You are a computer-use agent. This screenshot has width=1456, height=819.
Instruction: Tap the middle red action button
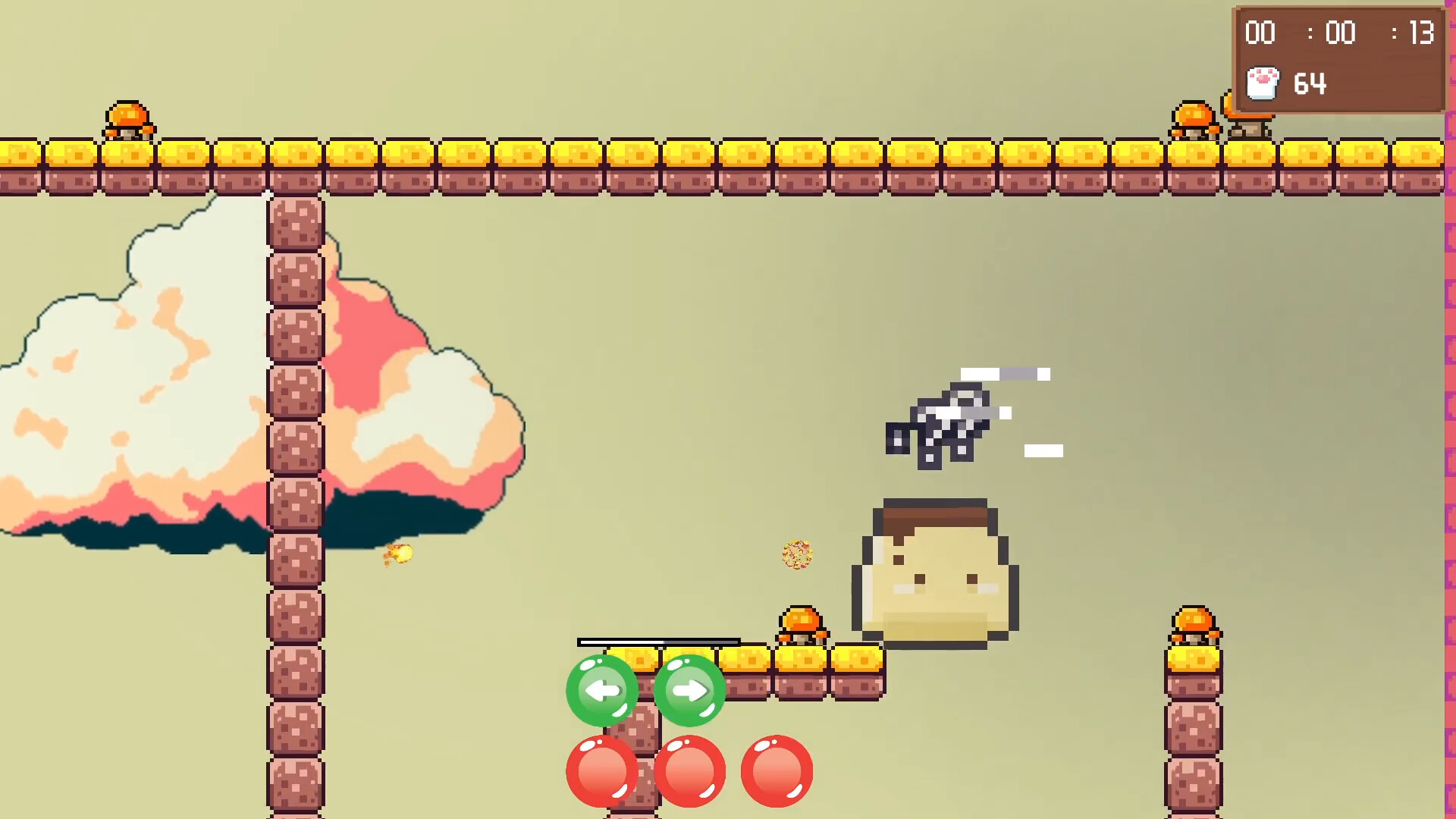692,771
